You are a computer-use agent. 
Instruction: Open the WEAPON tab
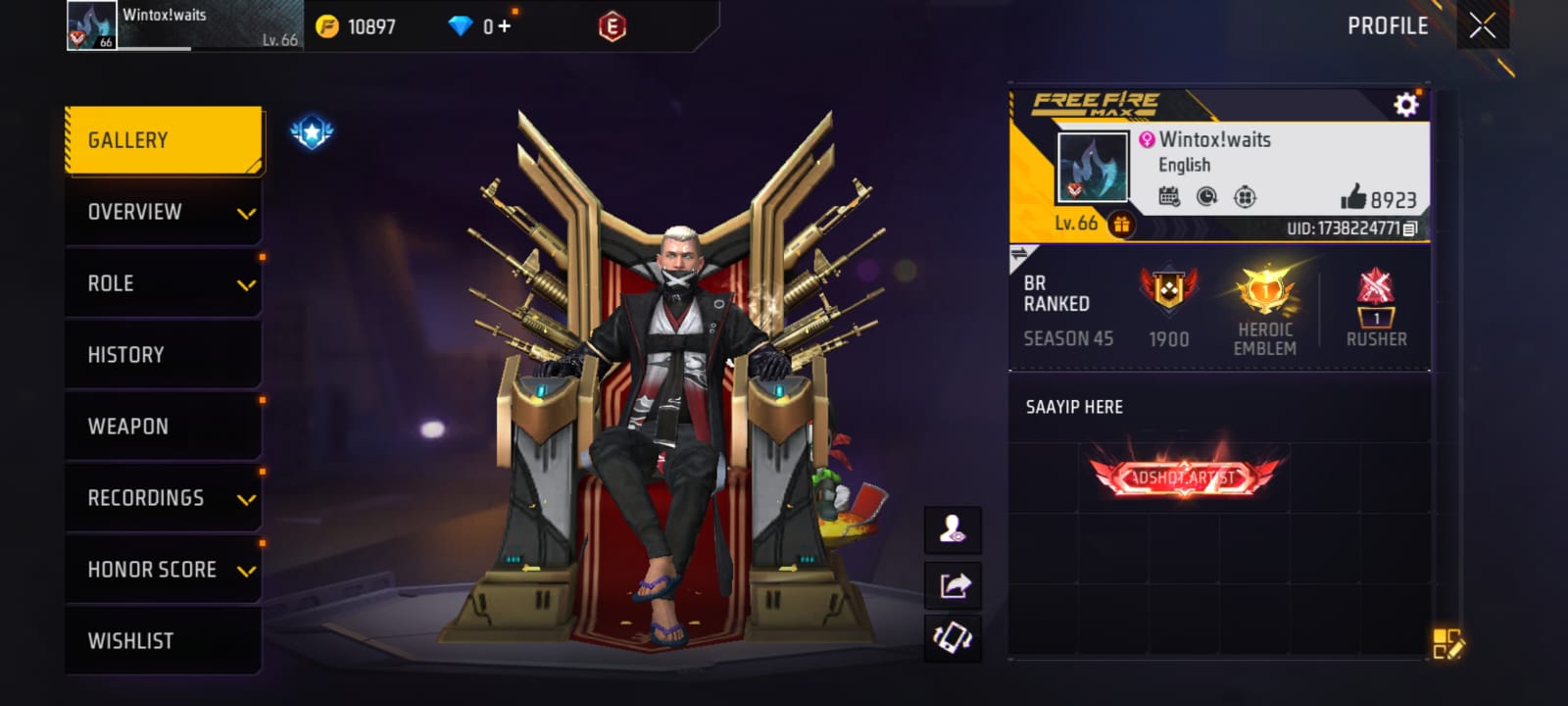point(163,426)
